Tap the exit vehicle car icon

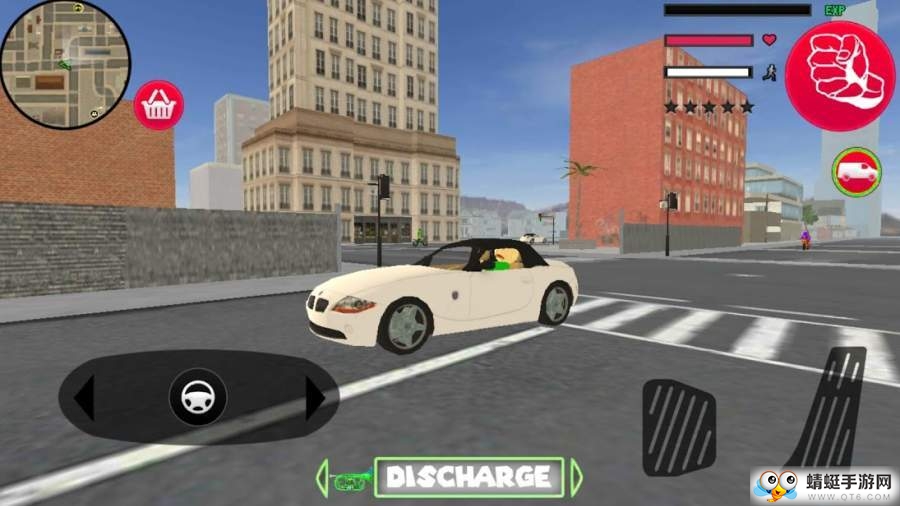tap(857, 171)
